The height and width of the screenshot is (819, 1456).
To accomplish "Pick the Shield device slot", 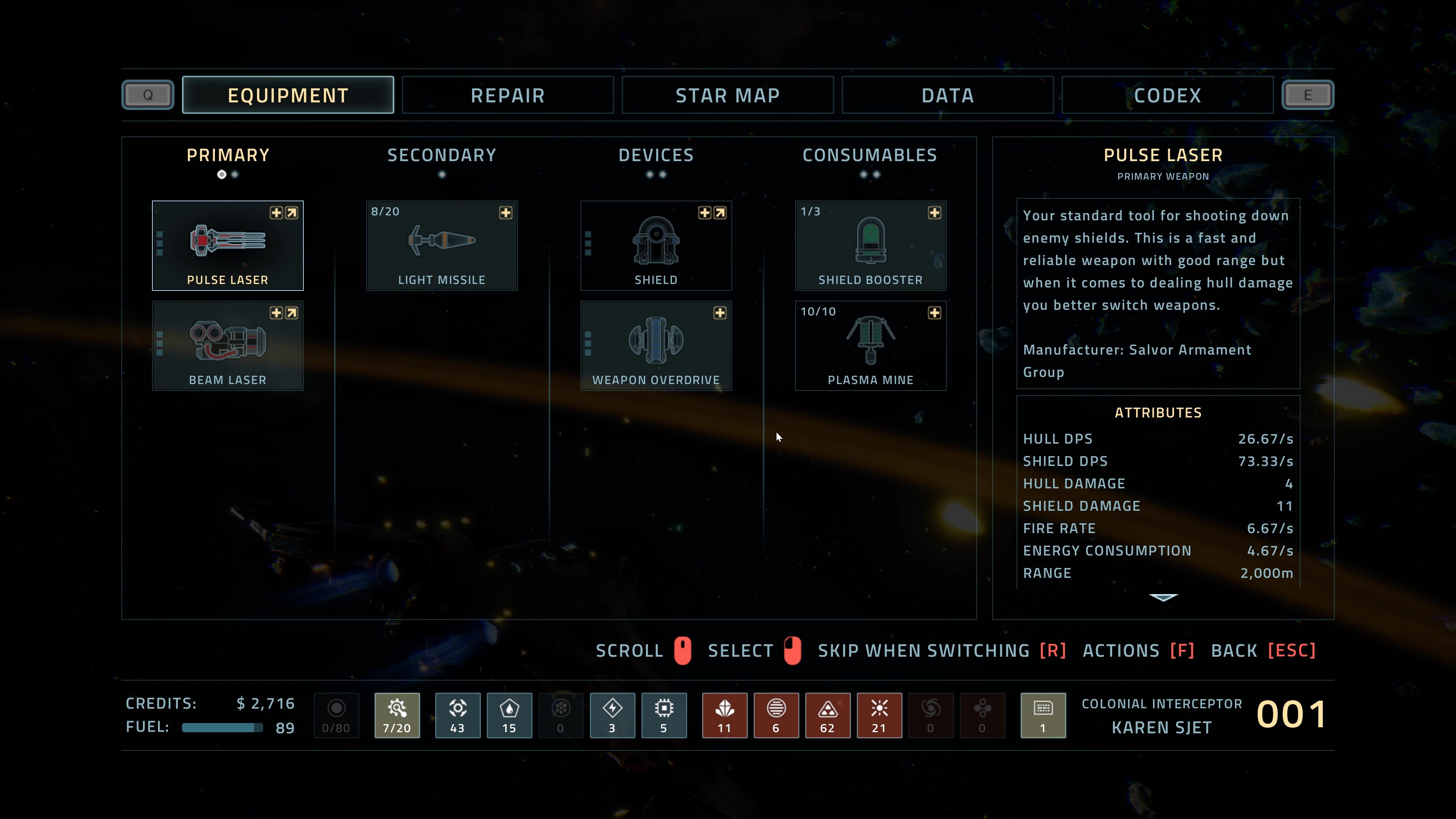I will pos(656,245).
